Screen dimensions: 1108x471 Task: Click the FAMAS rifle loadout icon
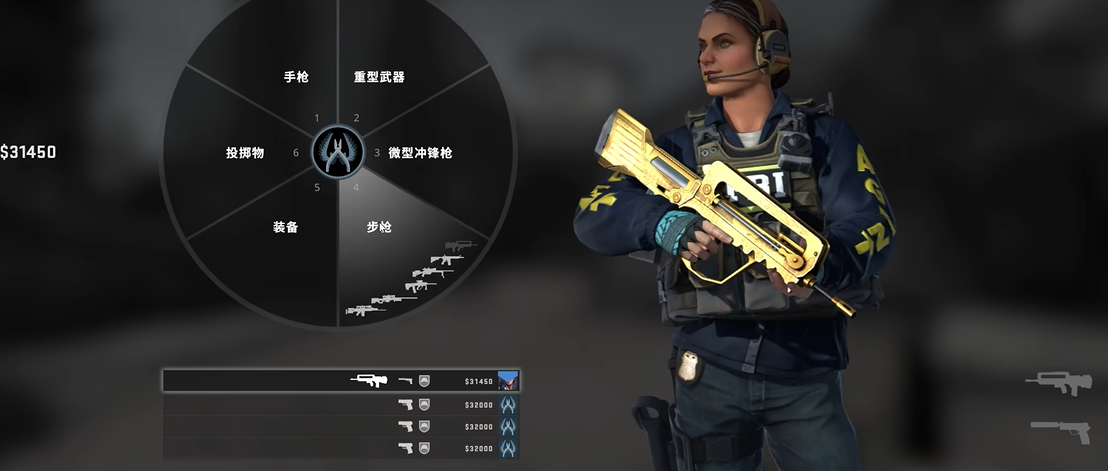click(1058, 383)
